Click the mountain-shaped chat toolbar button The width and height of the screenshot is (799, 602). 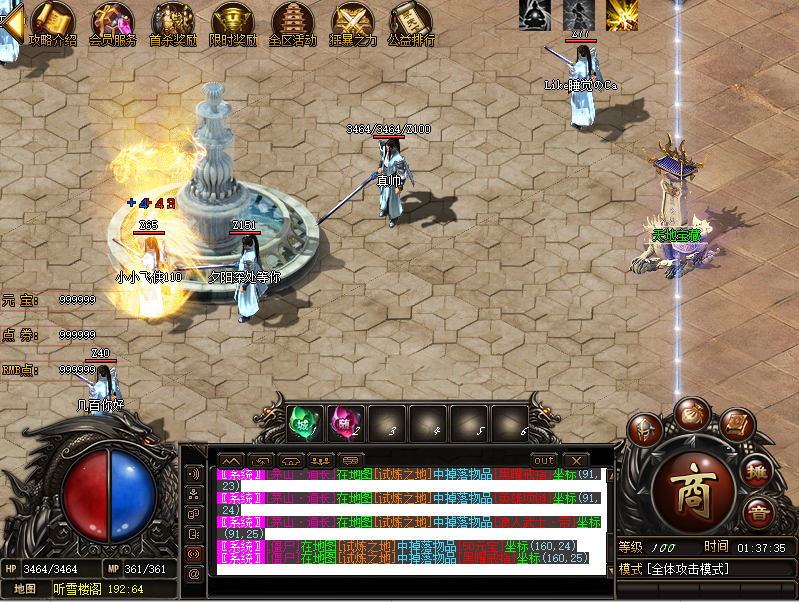click(x=230, y=460)
